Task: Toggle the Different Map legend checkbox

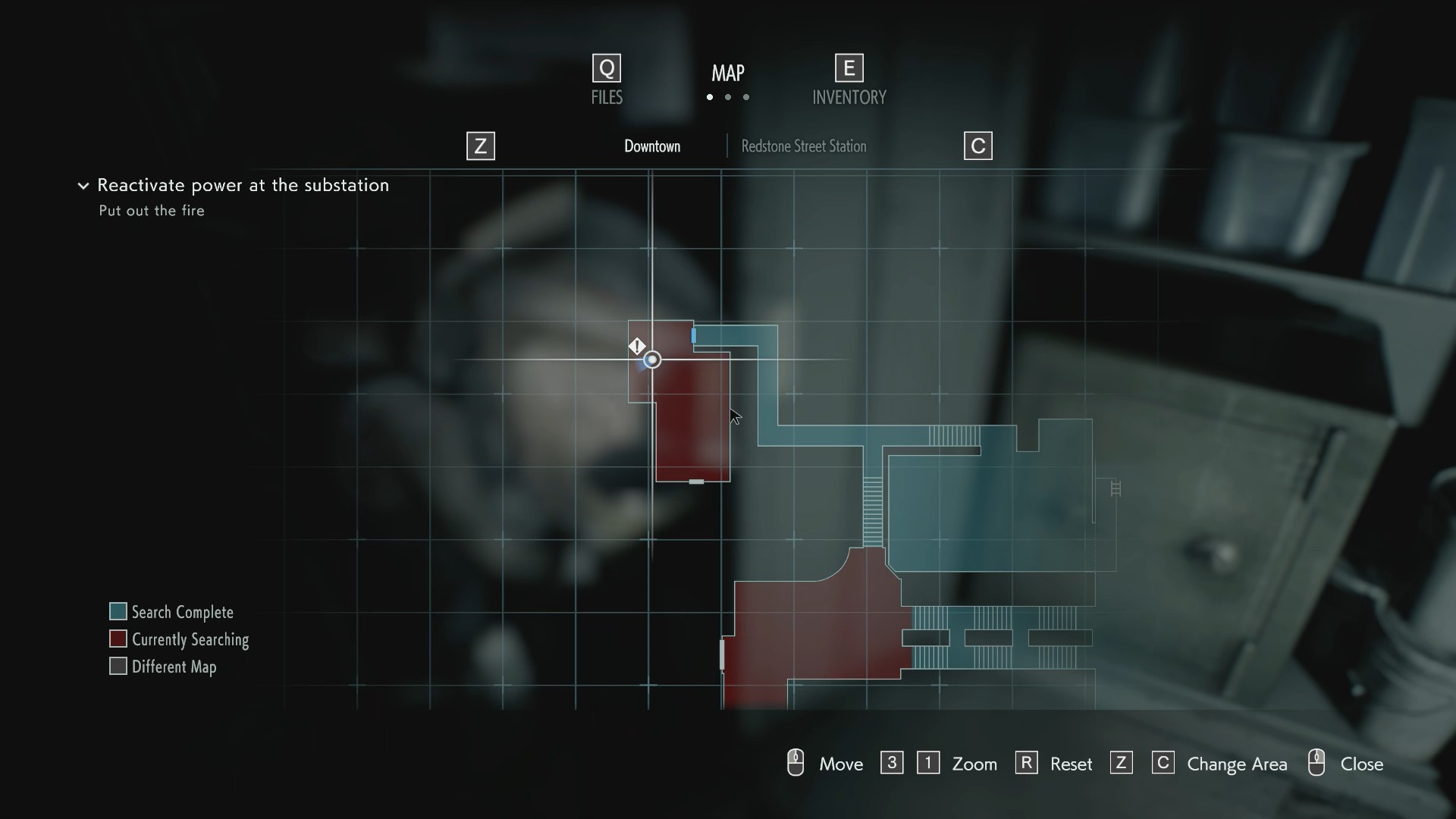Action: pyautogui.click(x=118, y=666)
